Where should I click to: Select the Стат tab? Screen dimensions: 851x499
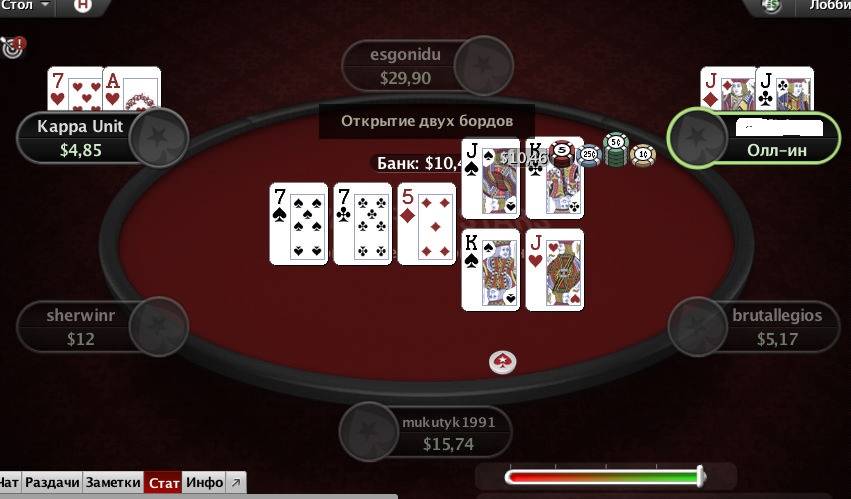[x=164, y=483]
